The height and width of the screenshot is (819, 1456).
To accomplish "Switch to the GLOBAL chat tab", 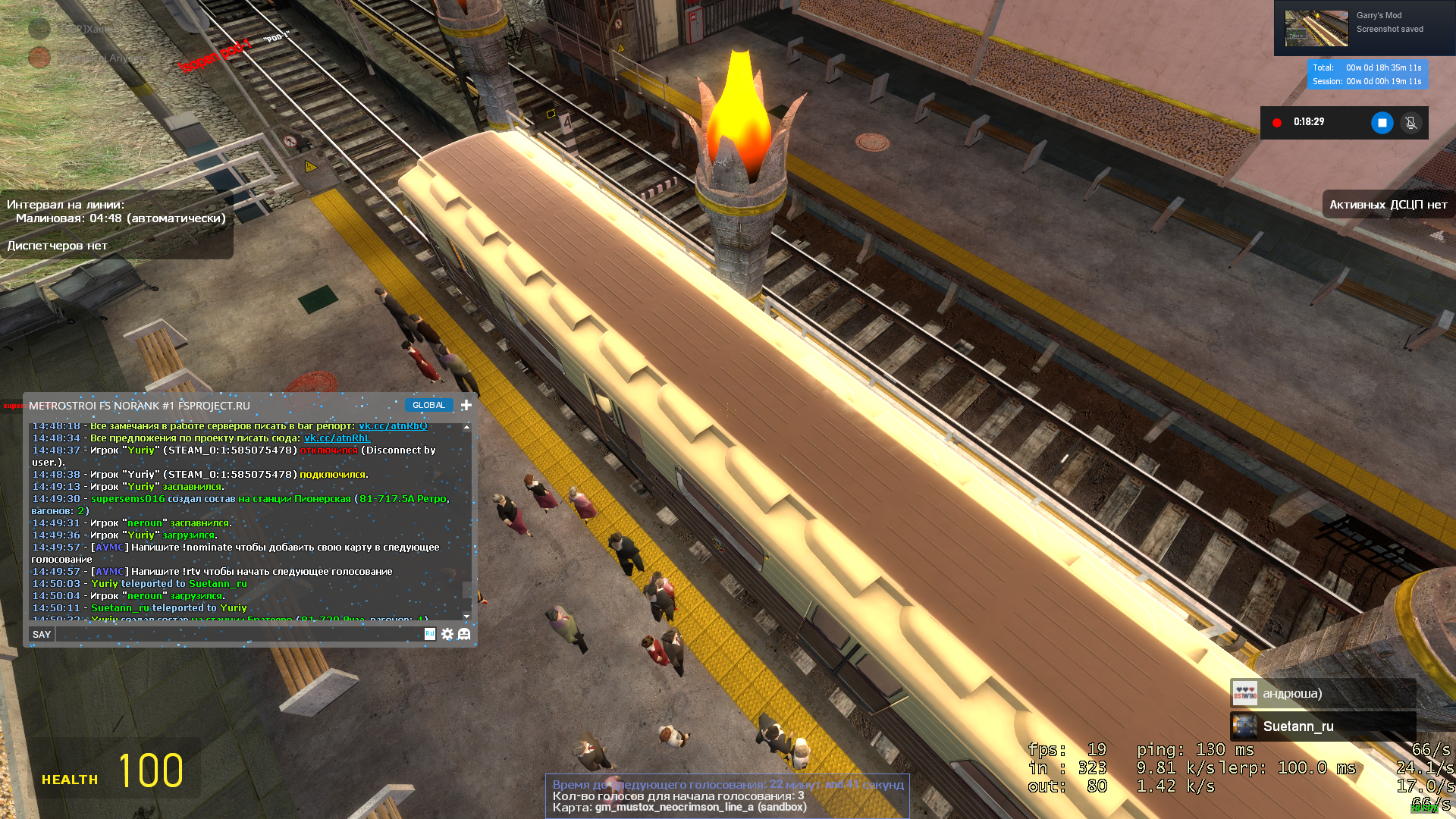I will [428, 406].
